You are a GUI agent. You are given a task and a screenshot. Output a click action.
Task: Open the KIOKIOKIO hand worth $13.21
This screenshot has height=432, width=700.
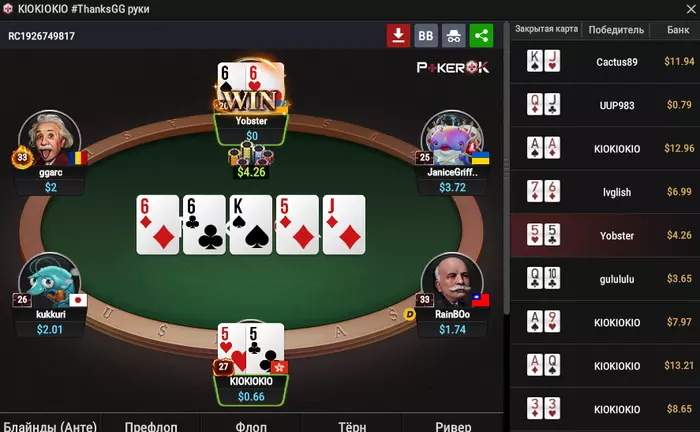point(605,366)
